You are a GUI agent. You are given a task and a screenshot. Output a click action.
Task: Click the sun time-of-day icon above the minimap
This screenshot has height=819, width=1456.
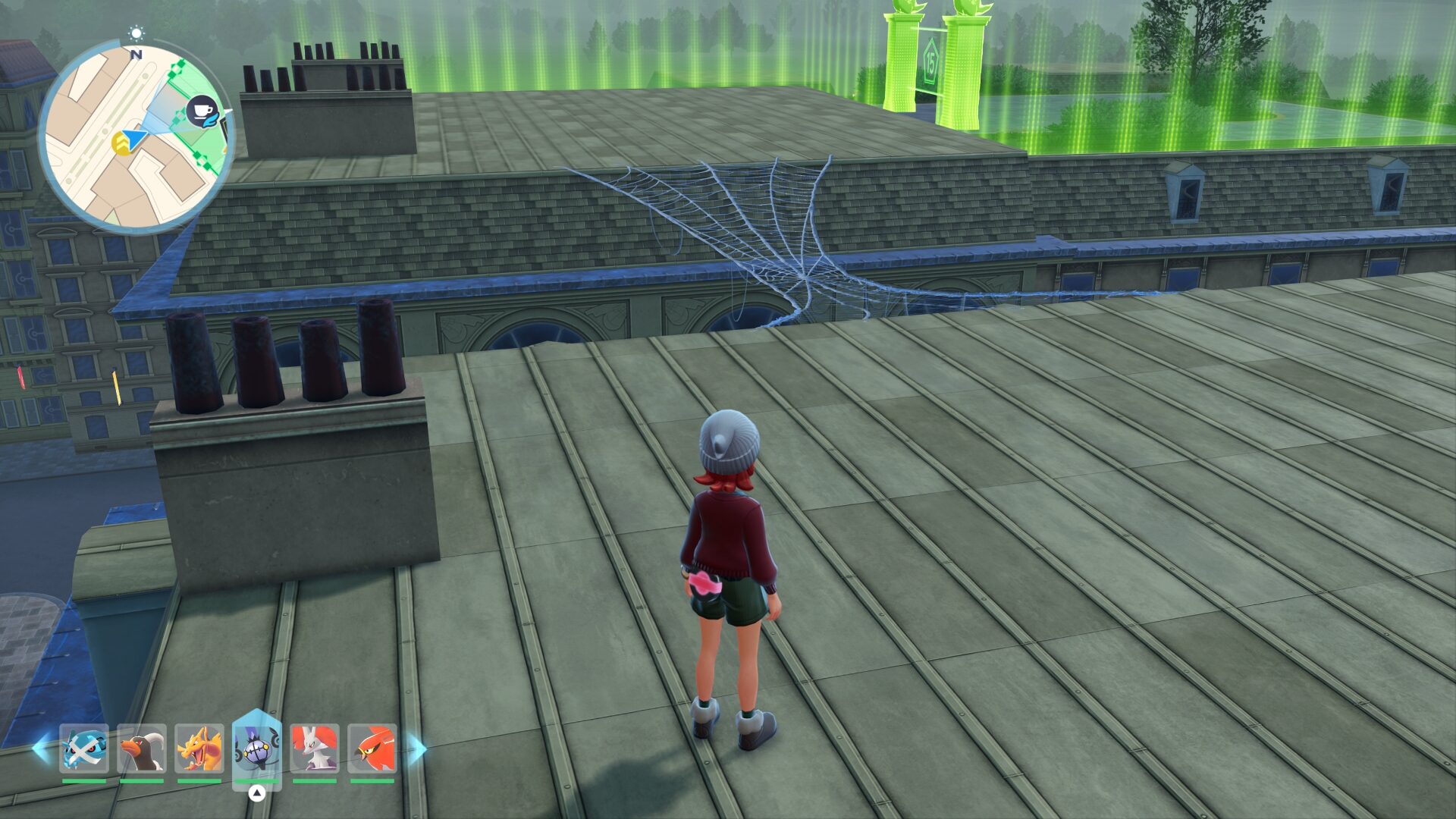point(136,33)
